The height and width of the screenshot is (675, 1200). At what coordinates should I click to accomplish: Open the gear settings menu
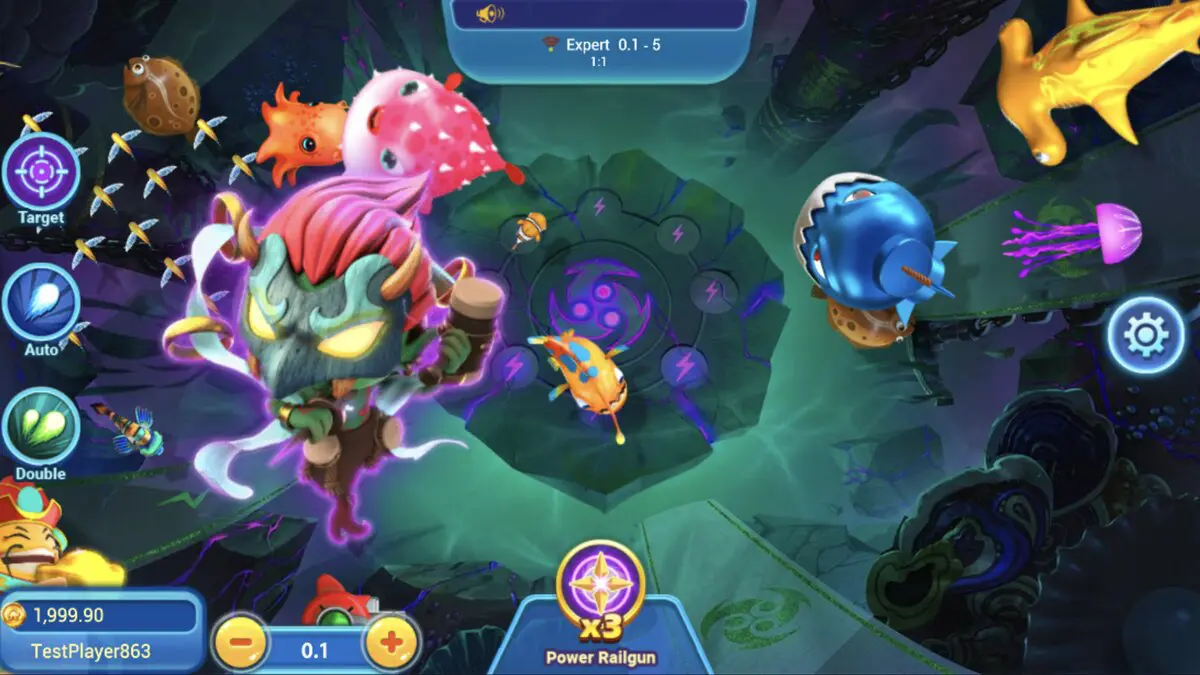click(x=1146, y=335)
